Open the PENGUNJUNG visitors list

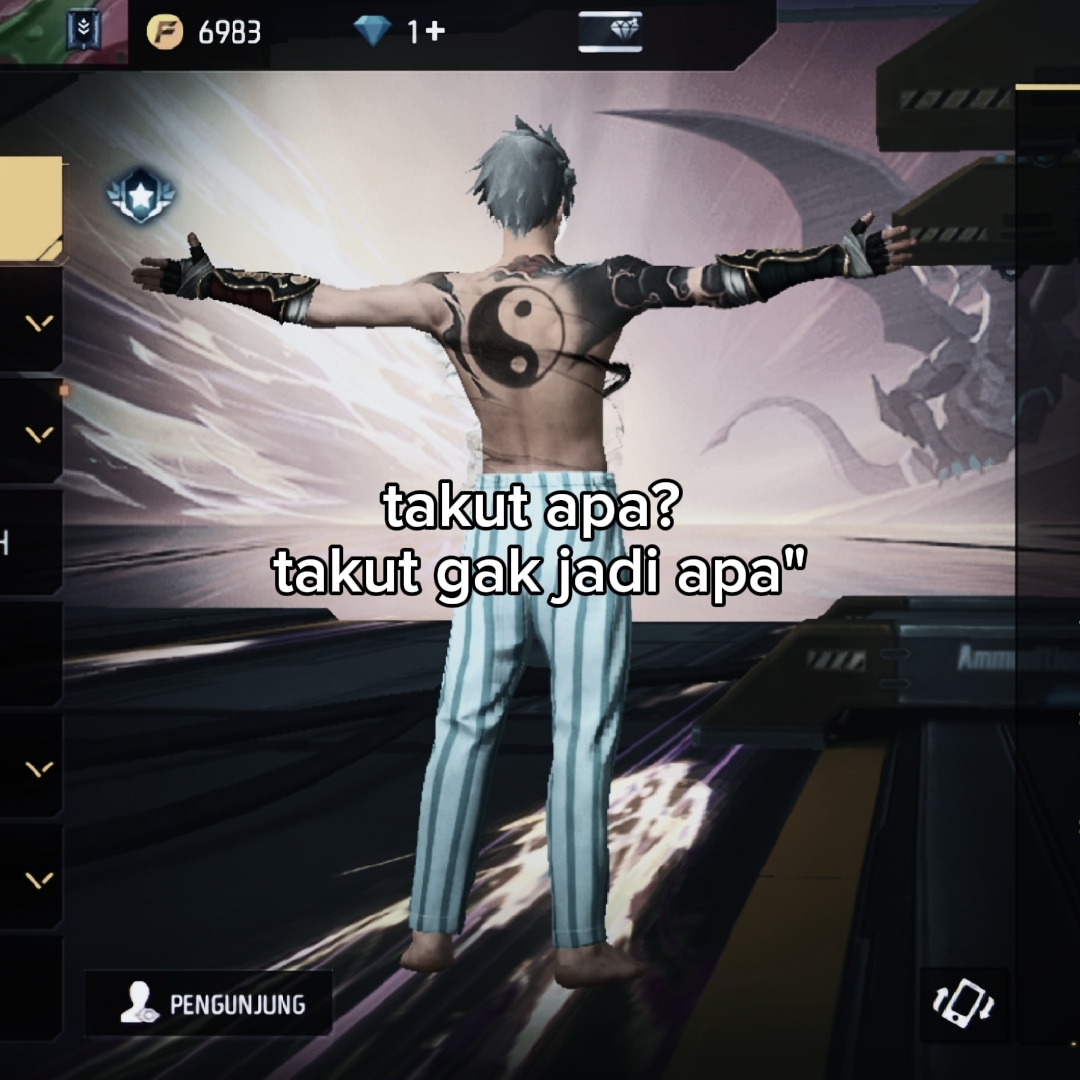click(x=208, y=1004)
